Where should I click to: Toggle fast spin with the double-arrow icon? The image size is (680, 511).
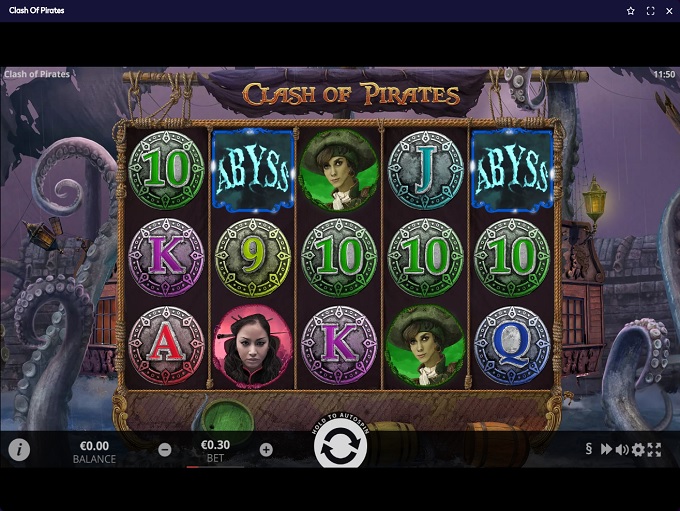605,450
